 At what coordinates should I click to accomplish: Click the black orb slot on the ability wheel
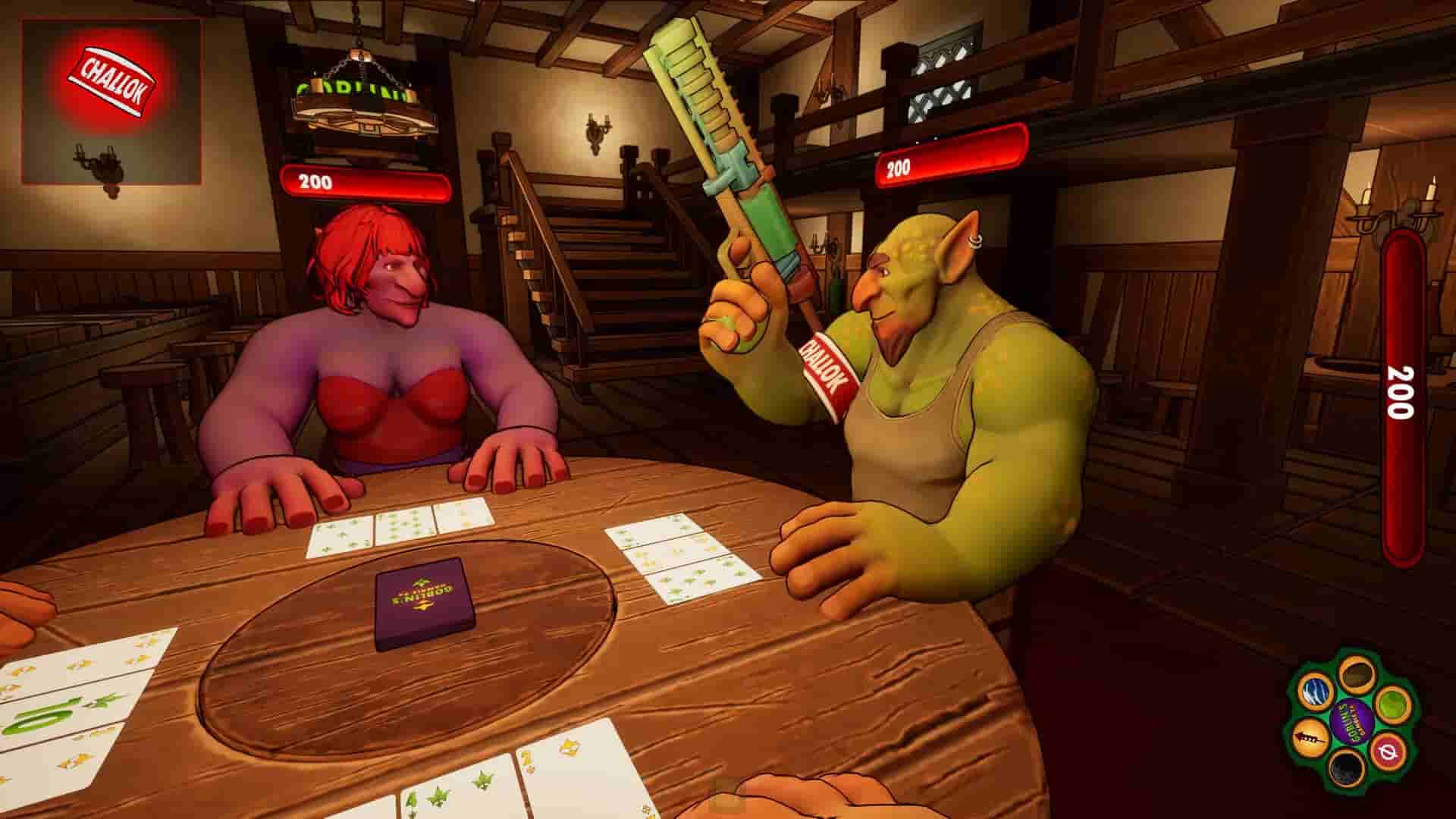point(1346,769)
